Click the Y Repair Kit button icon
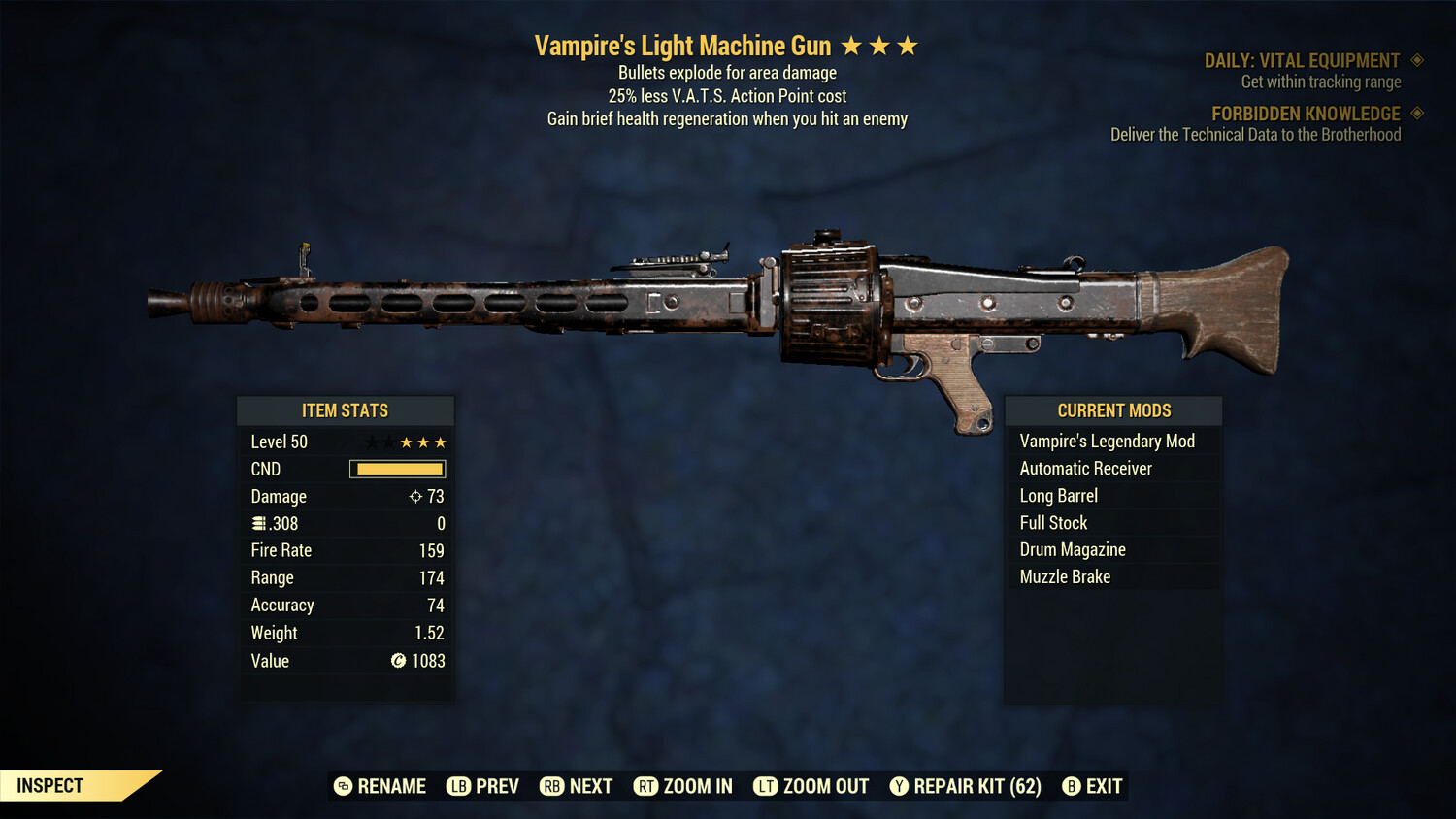Viewport: 1456px width, 819px height. pos(899,786)
